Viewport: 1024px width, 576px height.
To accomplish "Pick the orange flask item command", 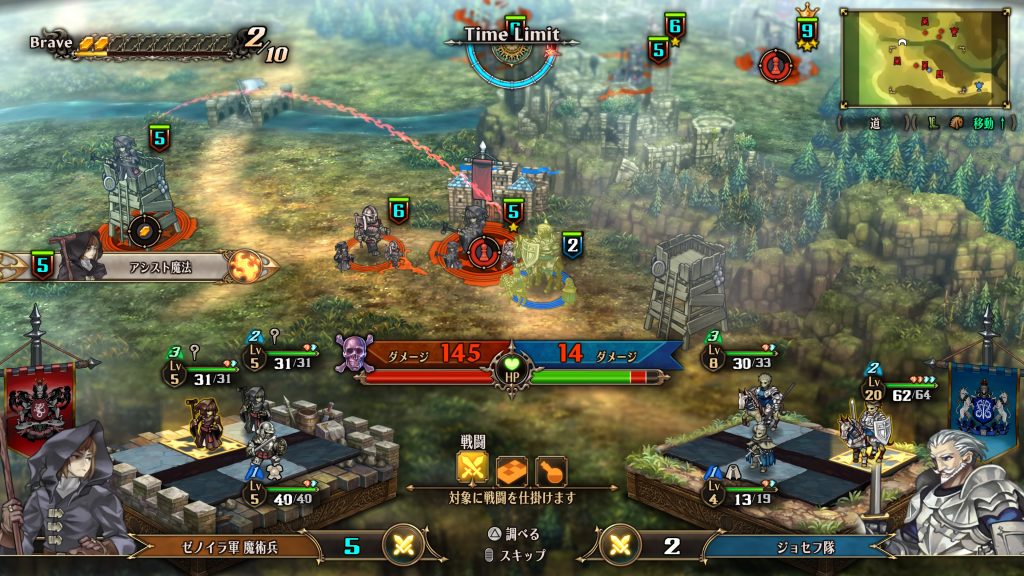I will pos(551,470).
